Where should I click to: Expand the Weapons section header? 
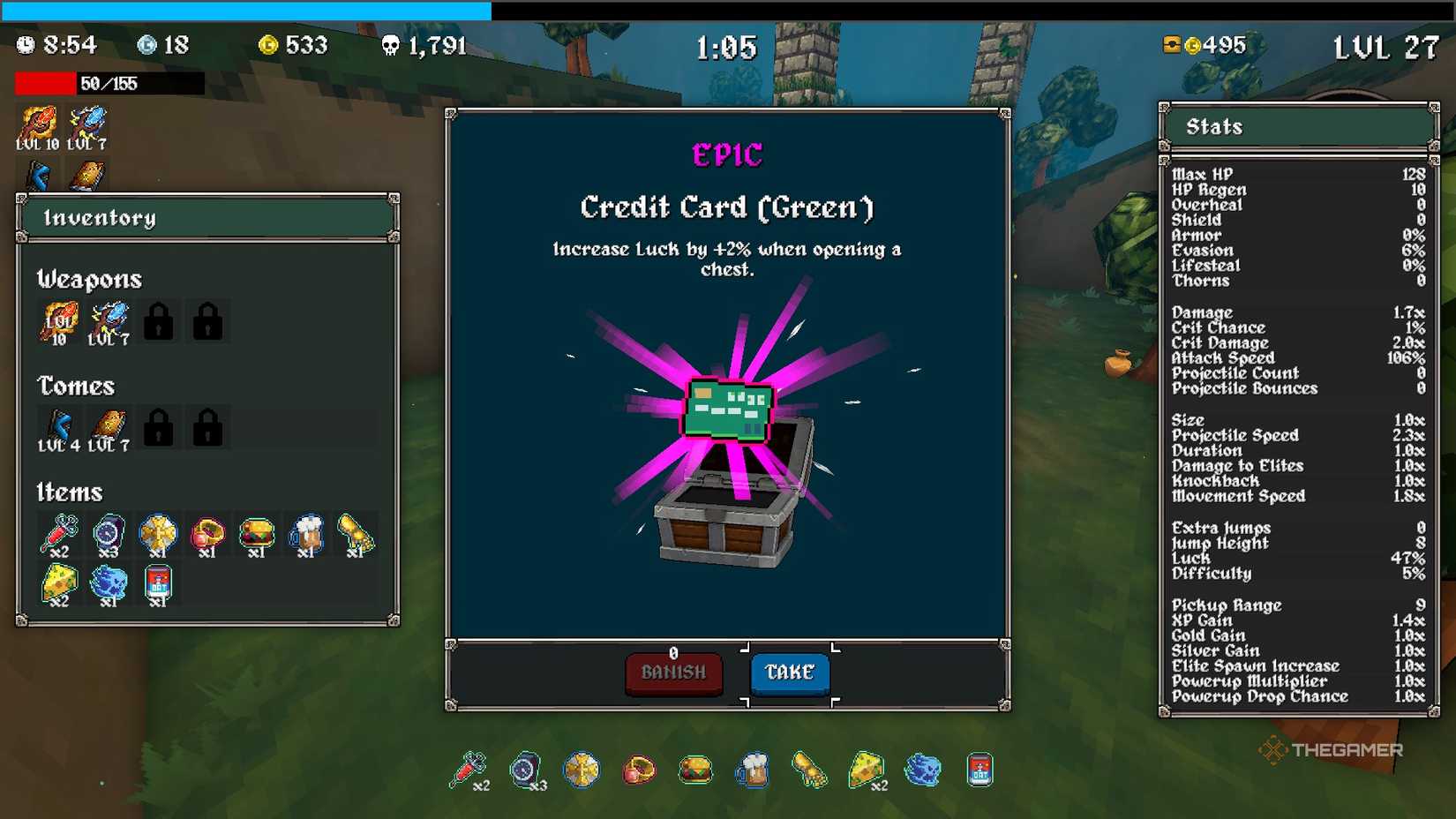pos(88,279)
